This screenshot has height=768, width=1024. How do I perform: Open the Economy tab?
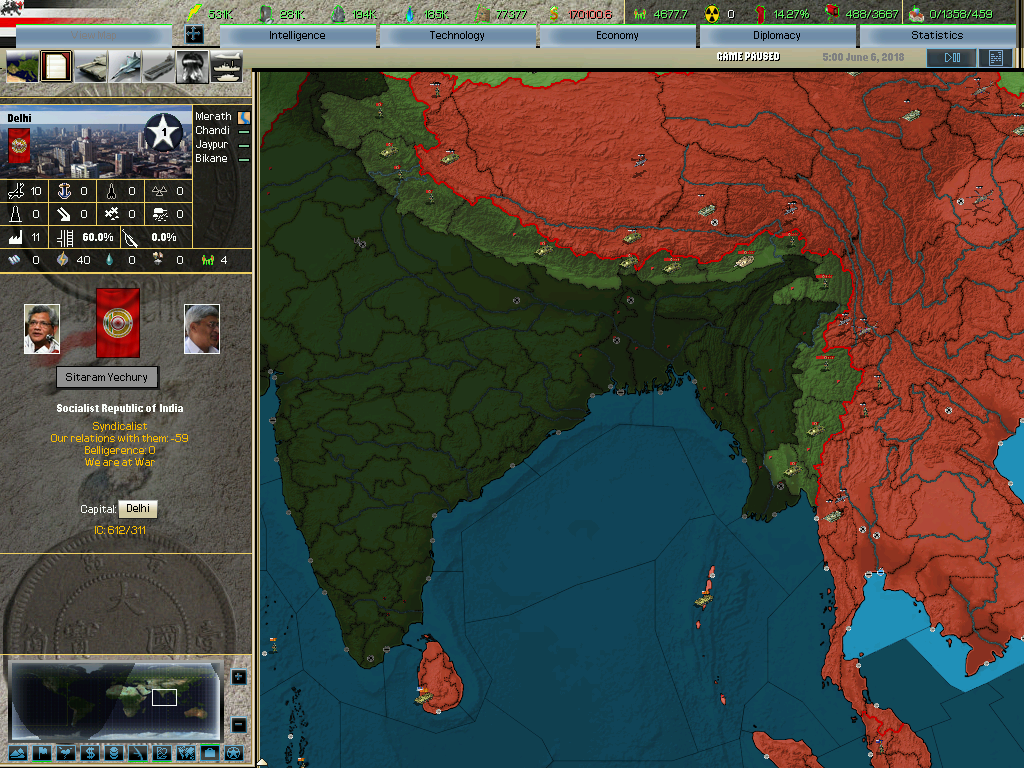(617, 36)
